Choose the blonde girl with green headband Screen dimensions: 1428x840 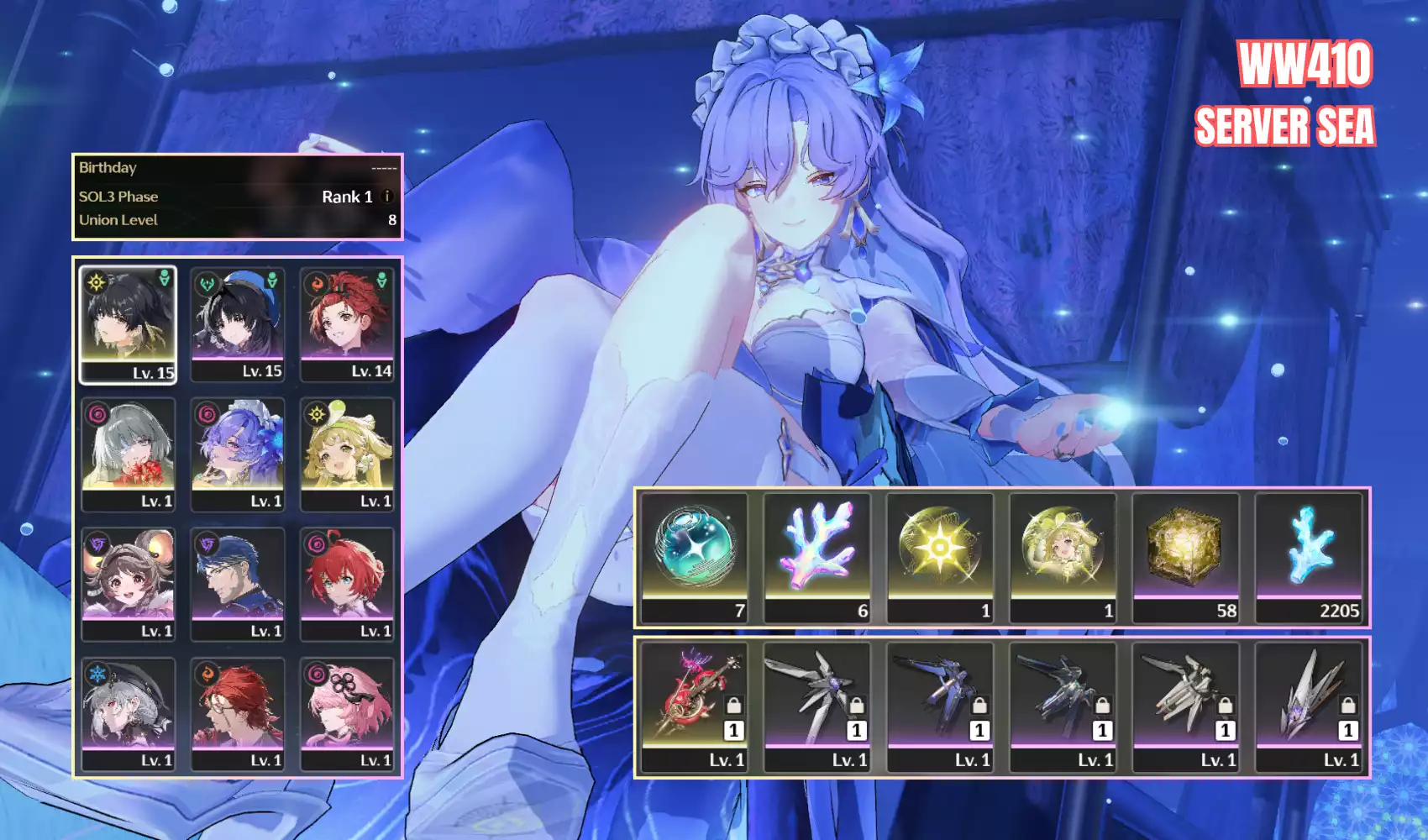click(x=347, y=454)
